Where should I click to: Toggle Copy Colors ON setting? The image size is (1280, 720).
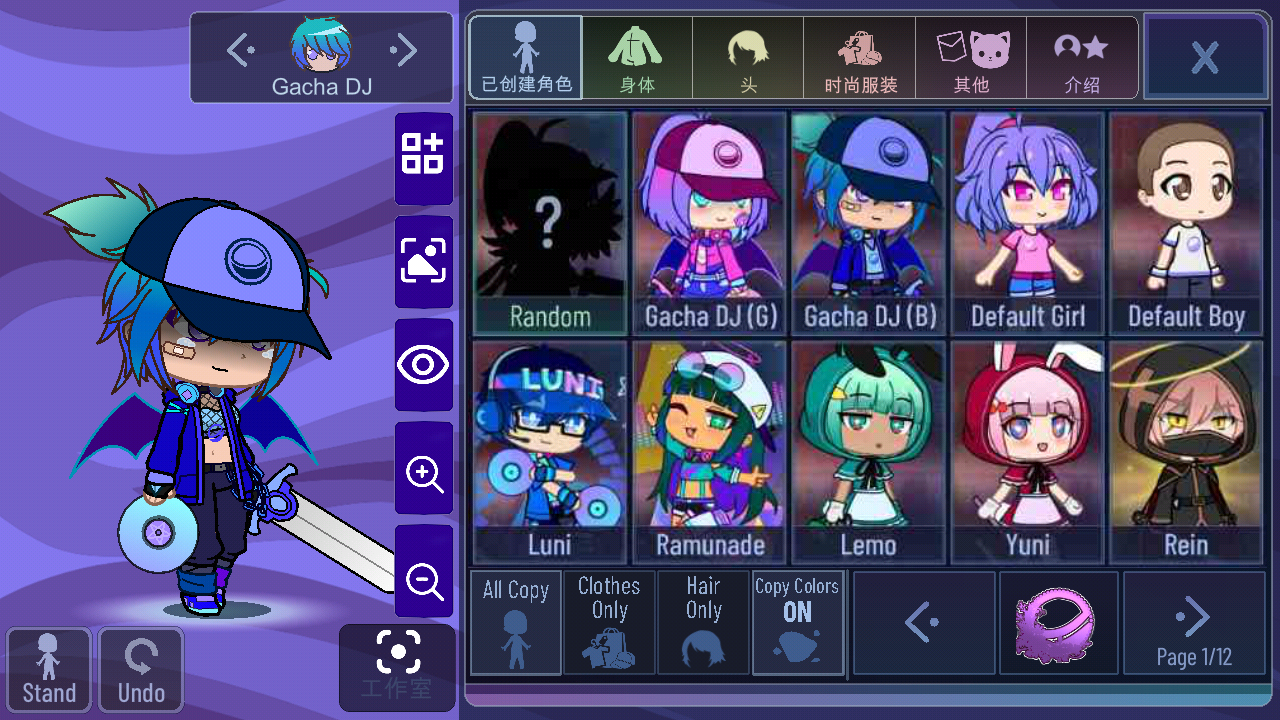(x=797, y=622)
